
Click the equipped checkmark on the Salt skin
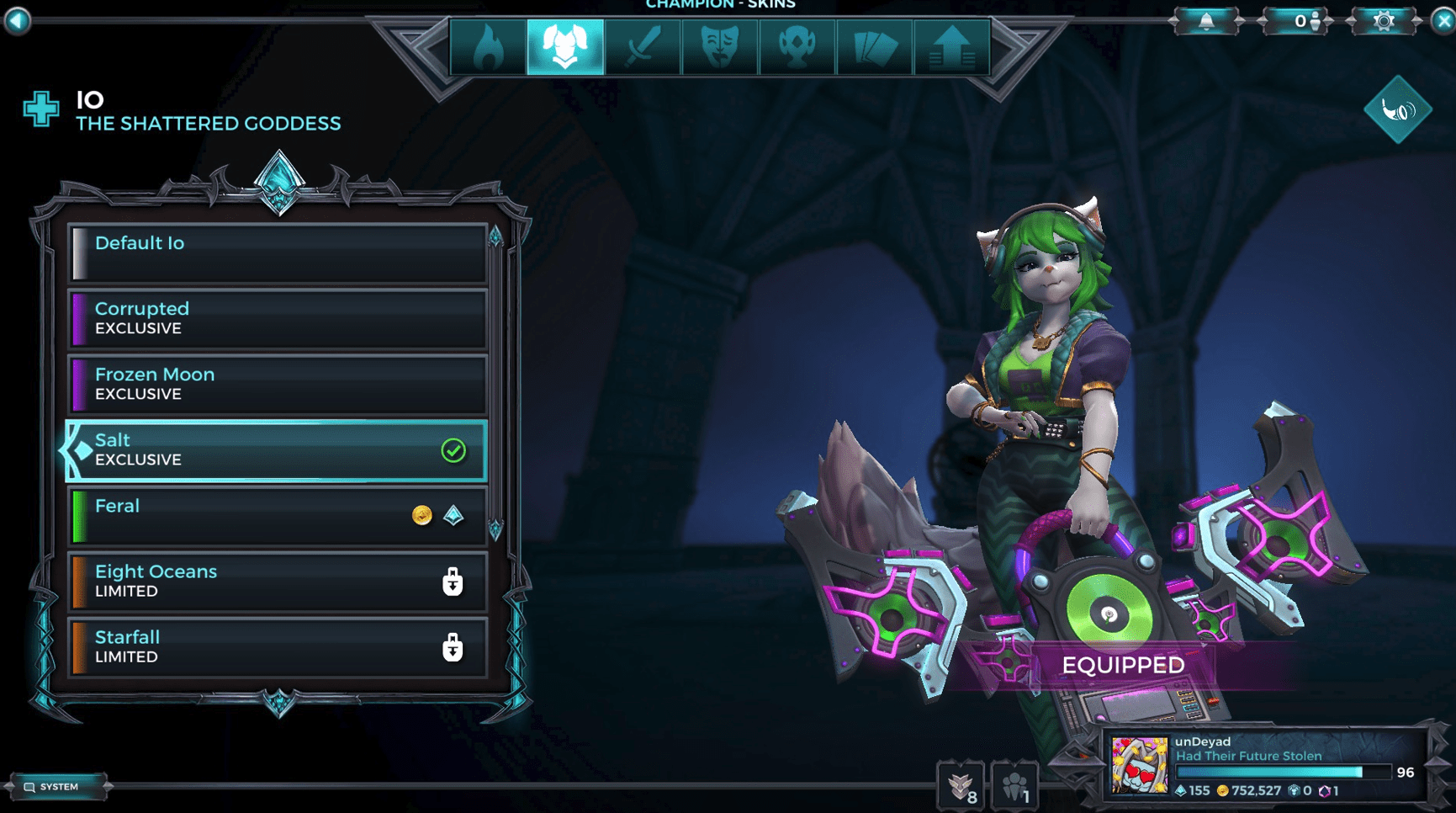454,451
